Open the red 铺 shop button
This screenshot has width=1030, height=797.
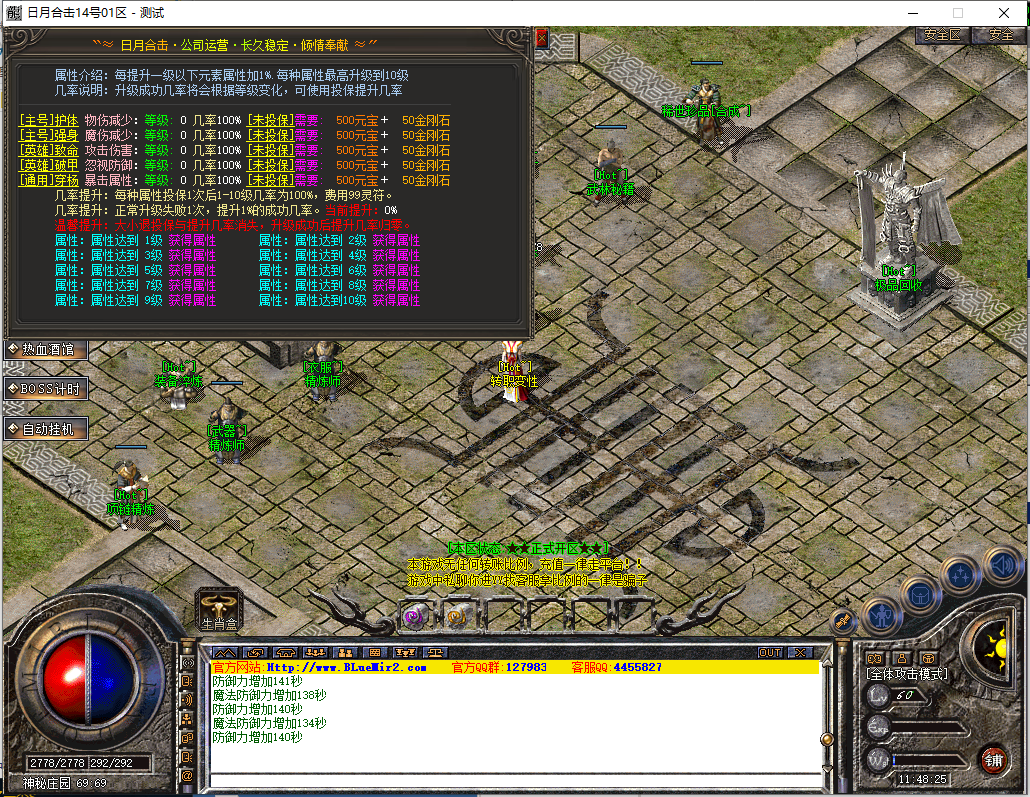tap(992, 759)
